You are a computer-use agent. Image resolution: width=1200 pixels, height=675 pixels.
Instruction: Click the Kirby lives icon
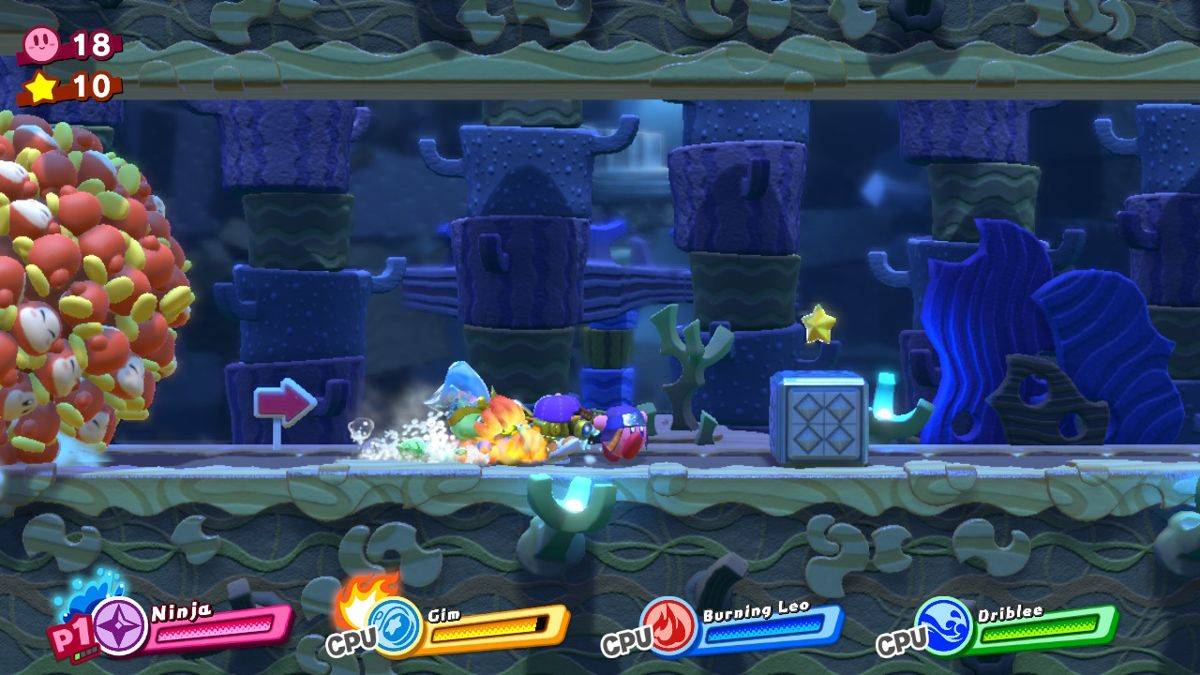click(41, 42)
